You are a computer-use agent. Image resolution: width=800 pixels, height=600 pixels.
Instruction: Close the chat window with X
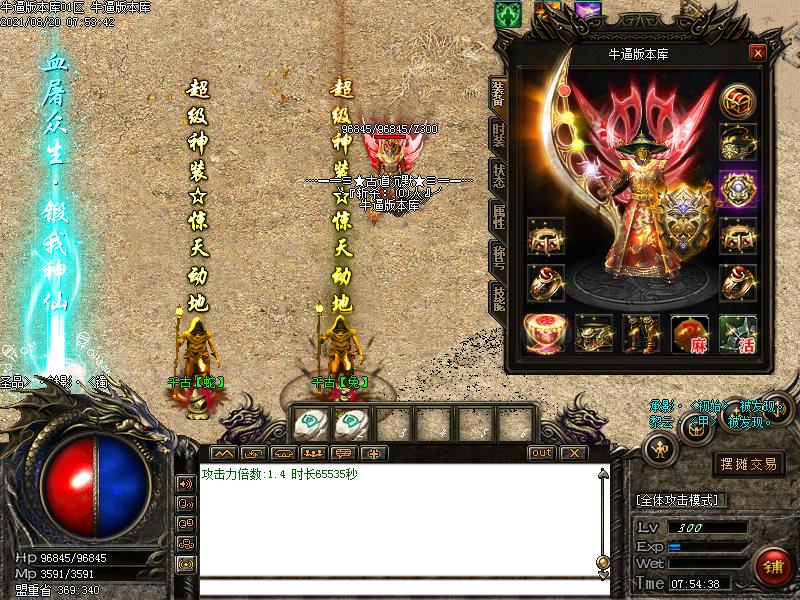tap(572, 453)
